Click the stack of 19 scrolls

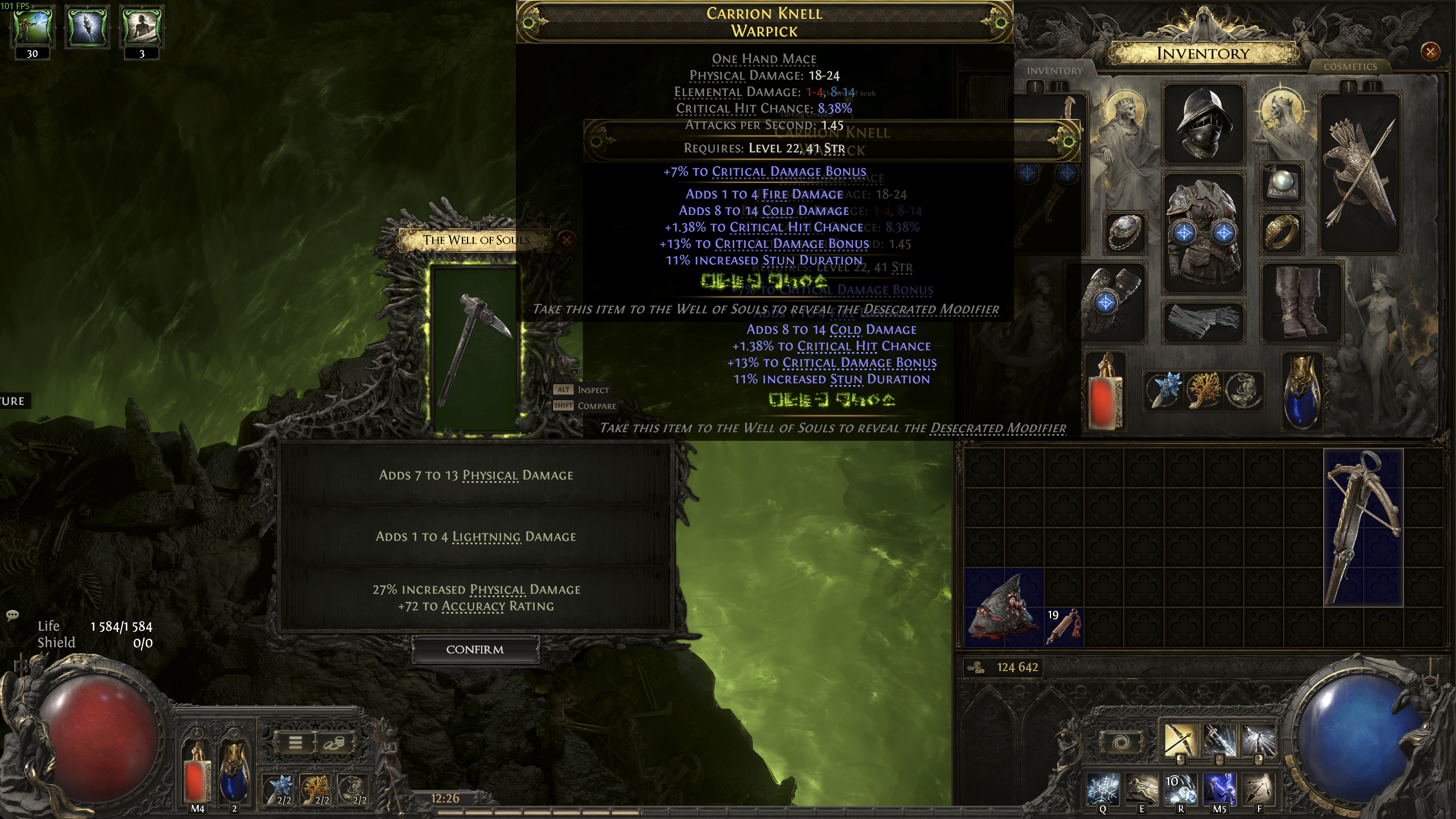1064,627
